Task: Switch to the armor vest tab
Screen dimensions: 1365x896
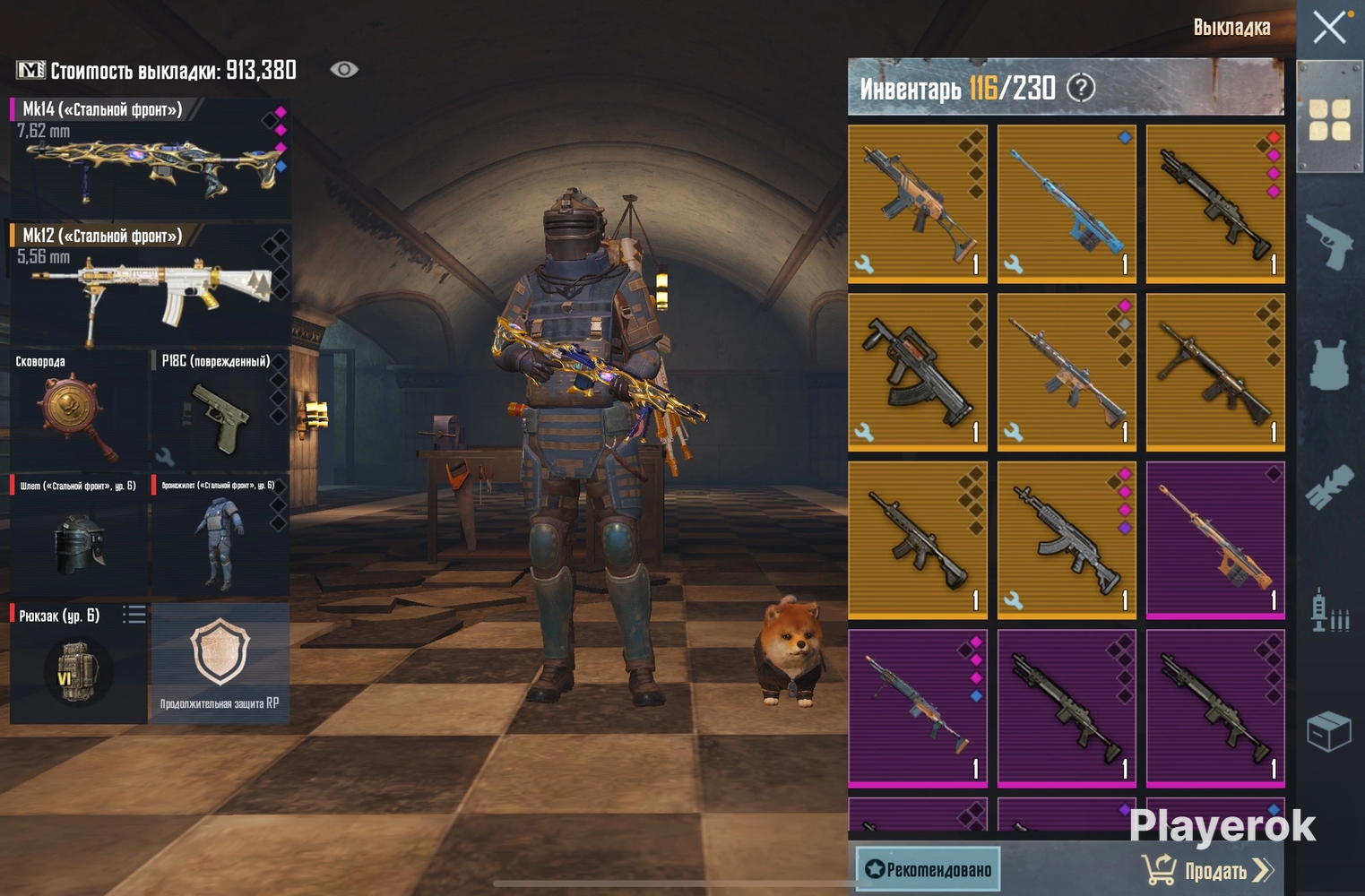Action: [1330, 364]
